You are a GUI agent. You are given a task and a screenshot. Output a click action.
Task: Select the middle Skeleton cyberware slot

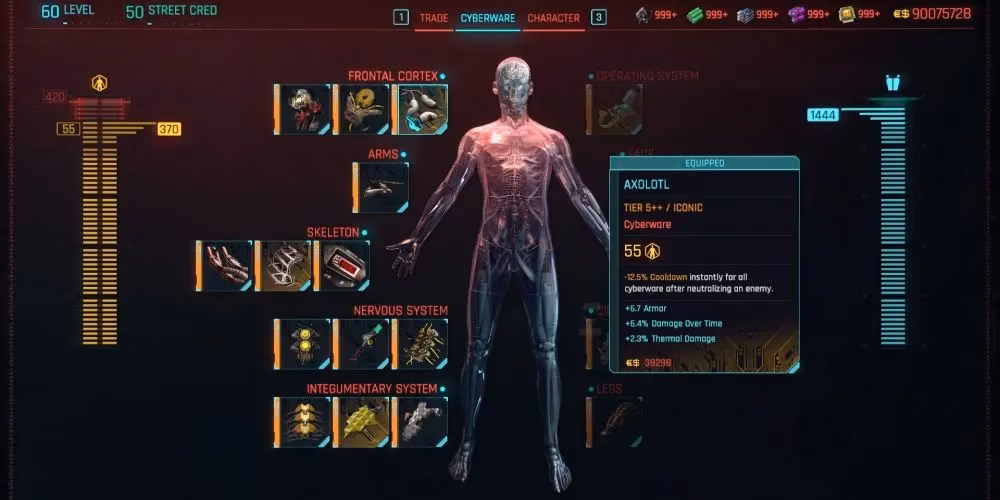pyautogui.click(x=285, y=265)
